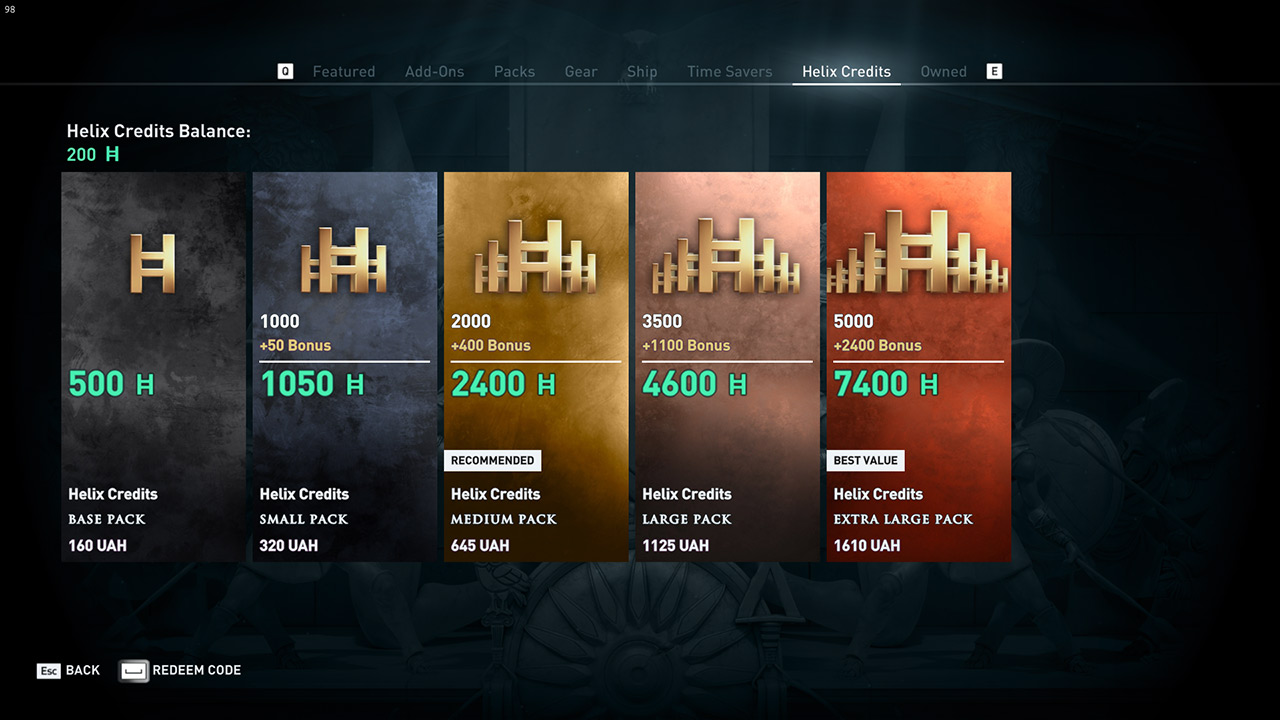This screenshot has width=1280, height=720.
Task: Switch to the Featured tab
Action: tap(344, 71)
